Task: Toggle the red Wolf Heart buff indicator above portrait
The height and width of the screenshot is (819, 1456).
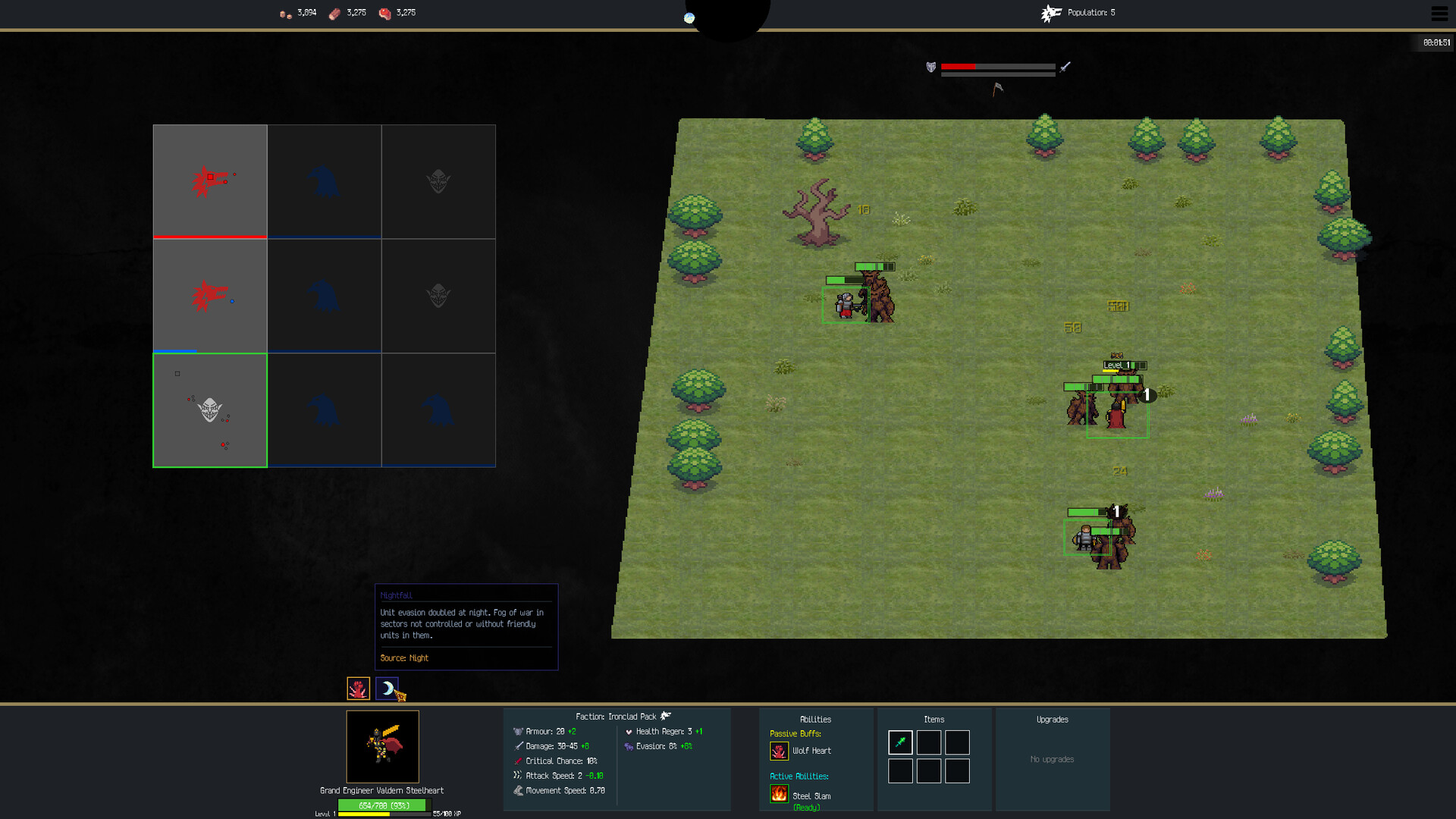Action: [357, 688]
